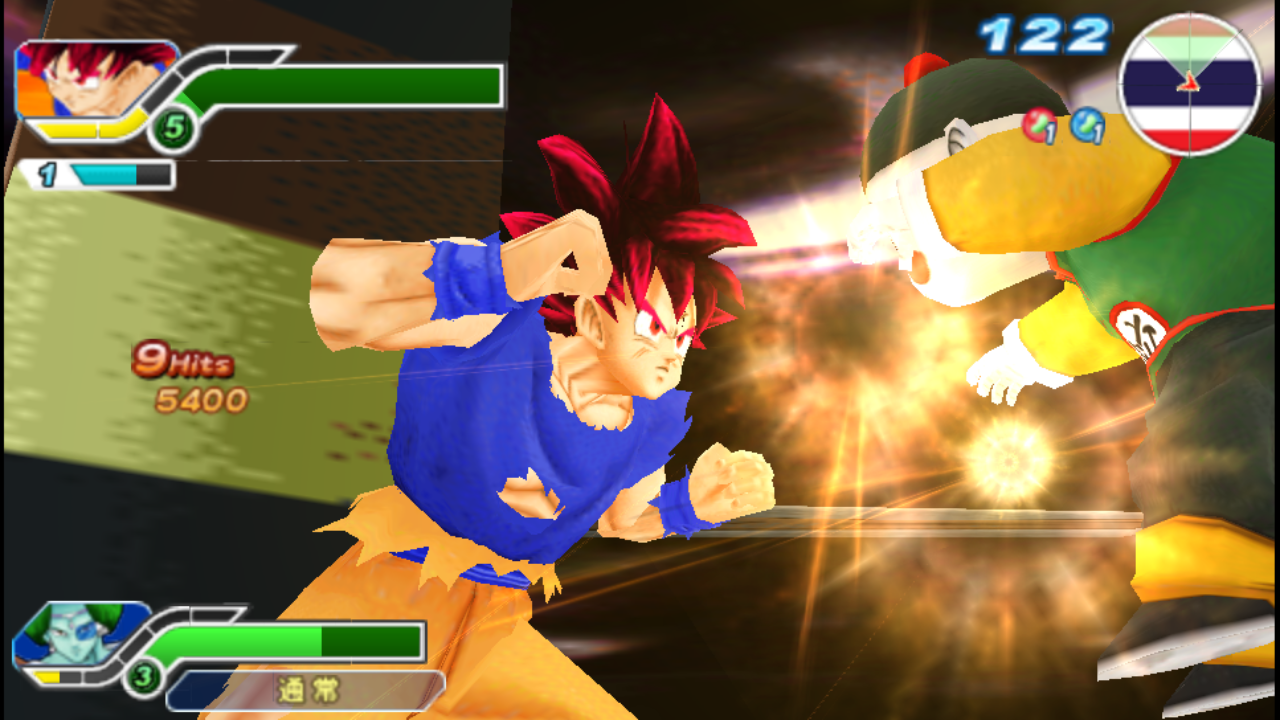Toggle the 通常 status indicator
The width and height of the screenshot is (1280, 720).
pos(305,690)
